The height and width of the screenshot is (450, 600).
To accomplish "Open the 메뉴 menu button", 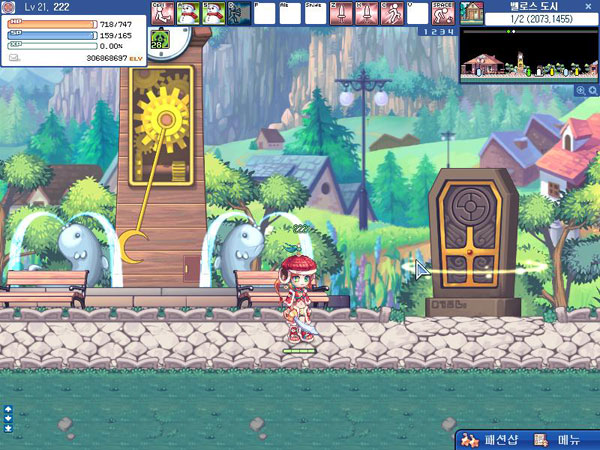I will pyautogui.click(x=560, y=440).
